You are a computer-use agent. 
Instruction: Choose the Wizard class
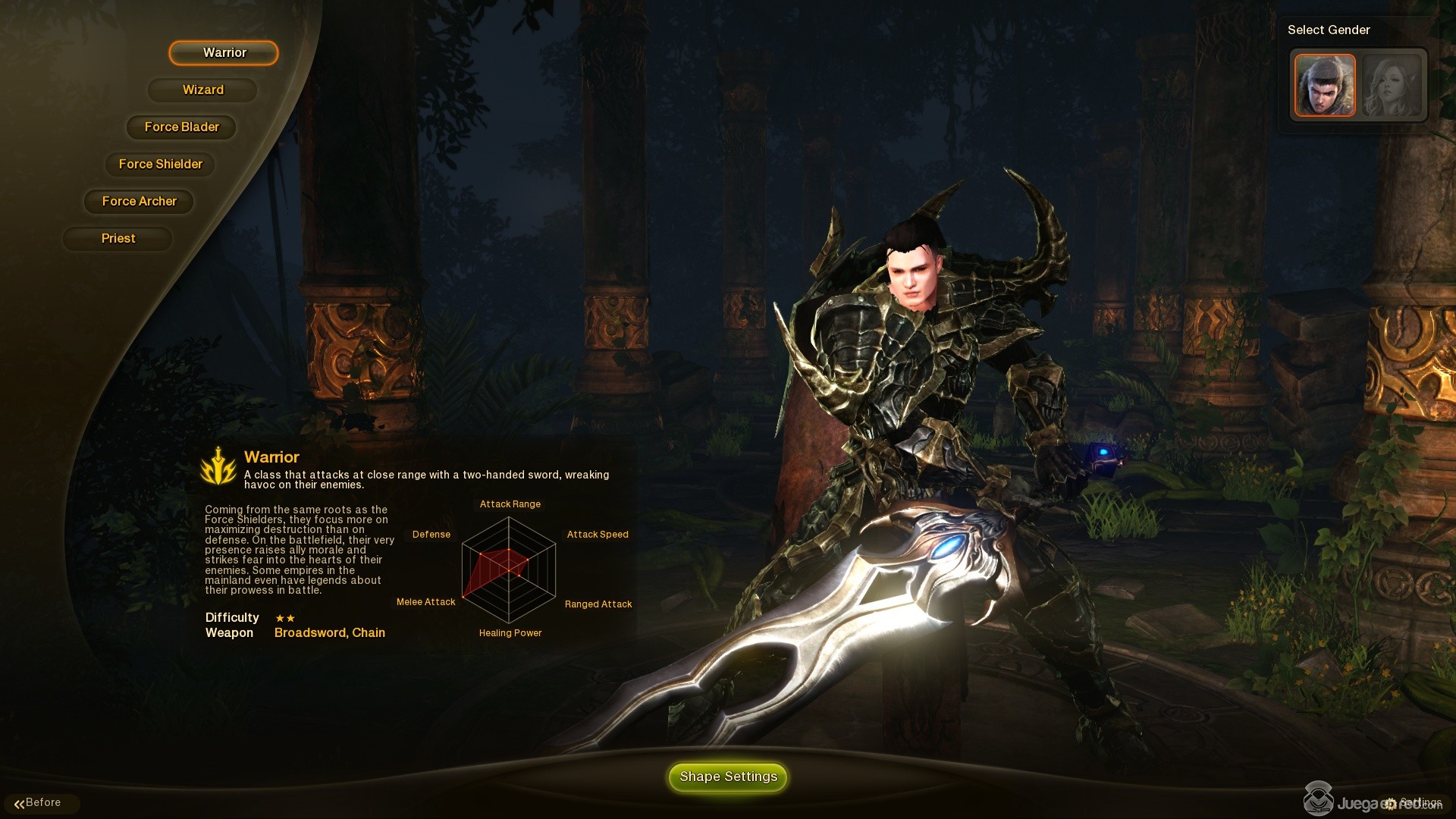tap(202, 90)
